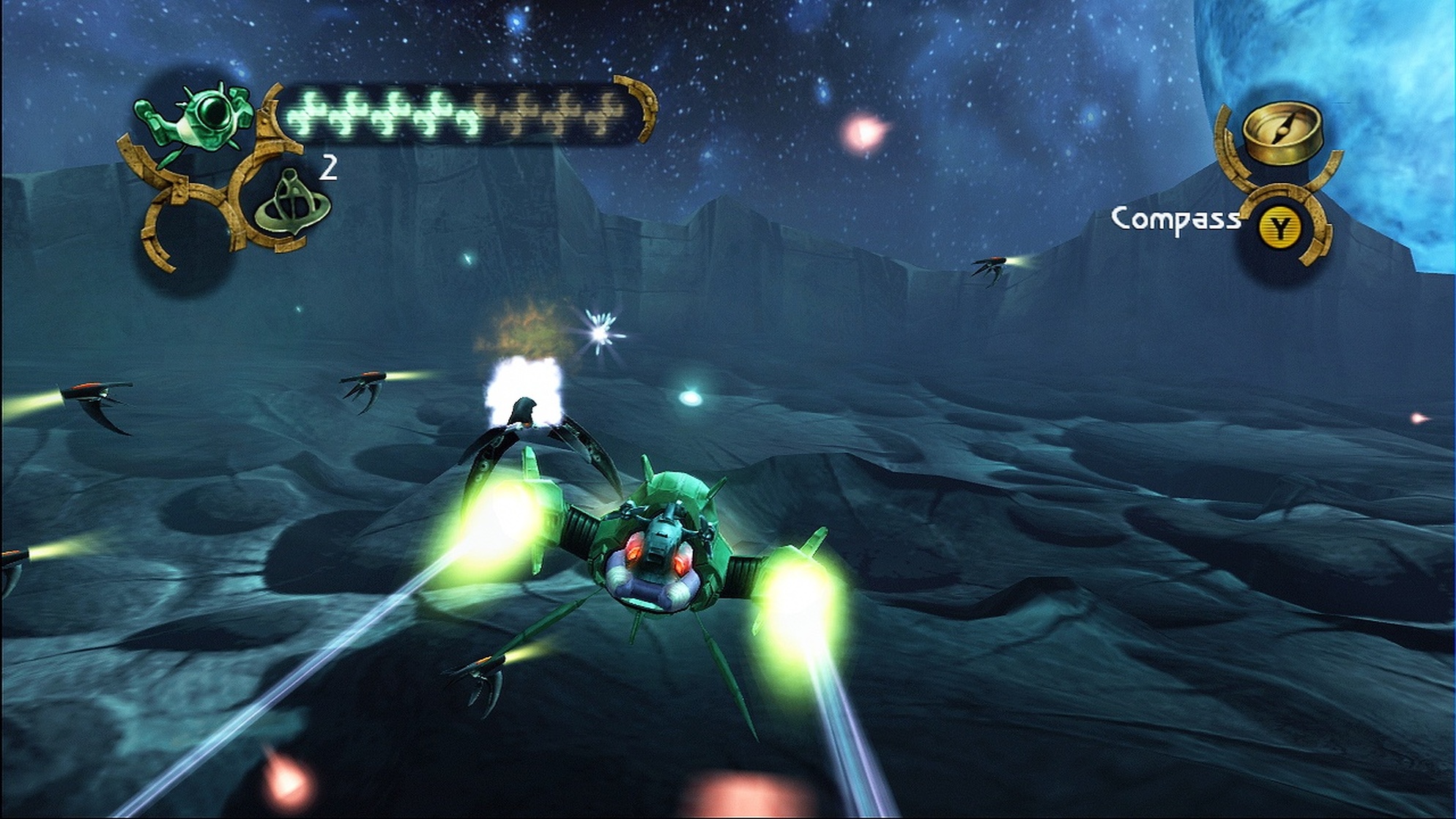
Task: Open the golden compass icon
Action: click(1281, 134)
